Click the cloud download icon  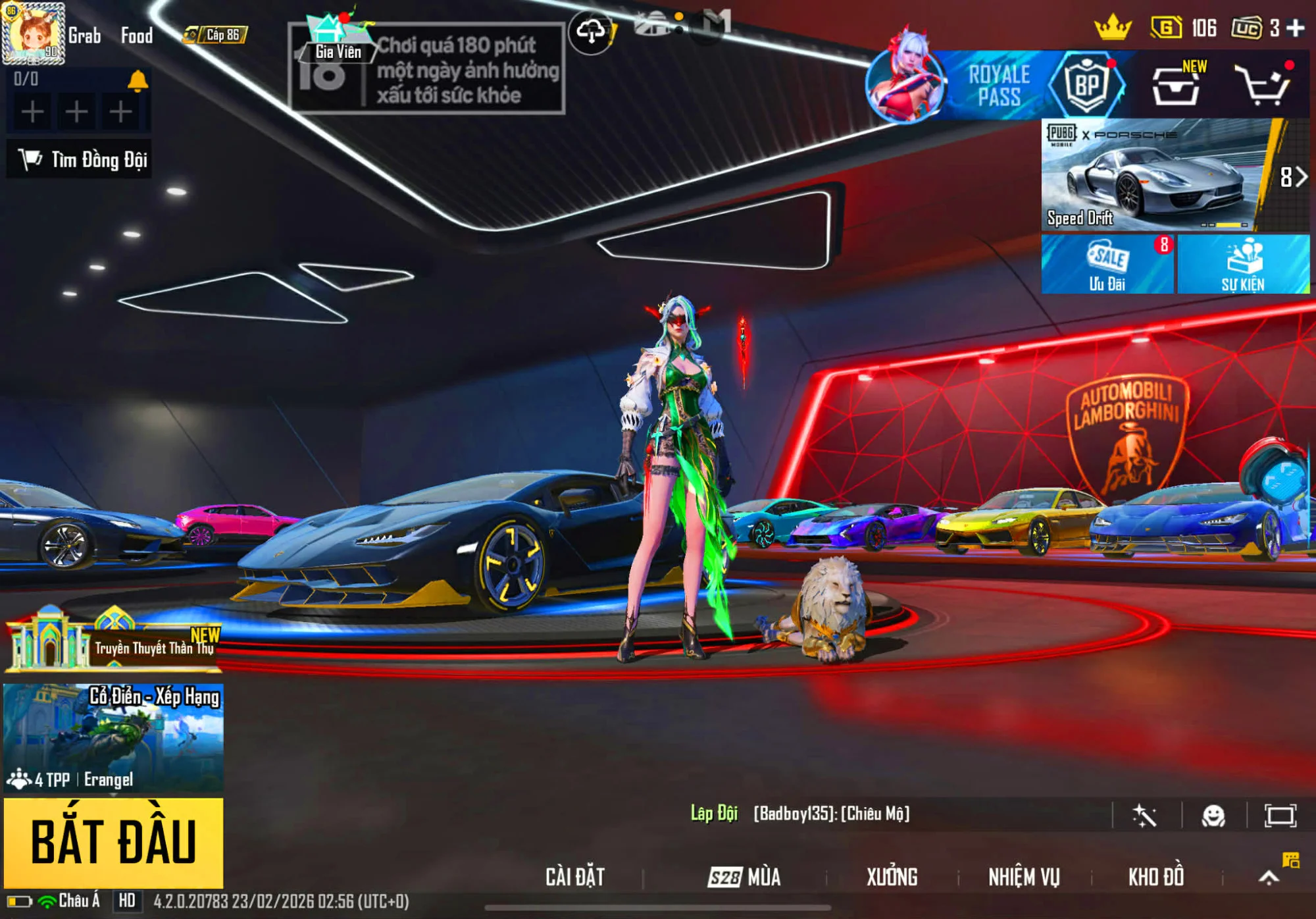(x=591, y=32)
